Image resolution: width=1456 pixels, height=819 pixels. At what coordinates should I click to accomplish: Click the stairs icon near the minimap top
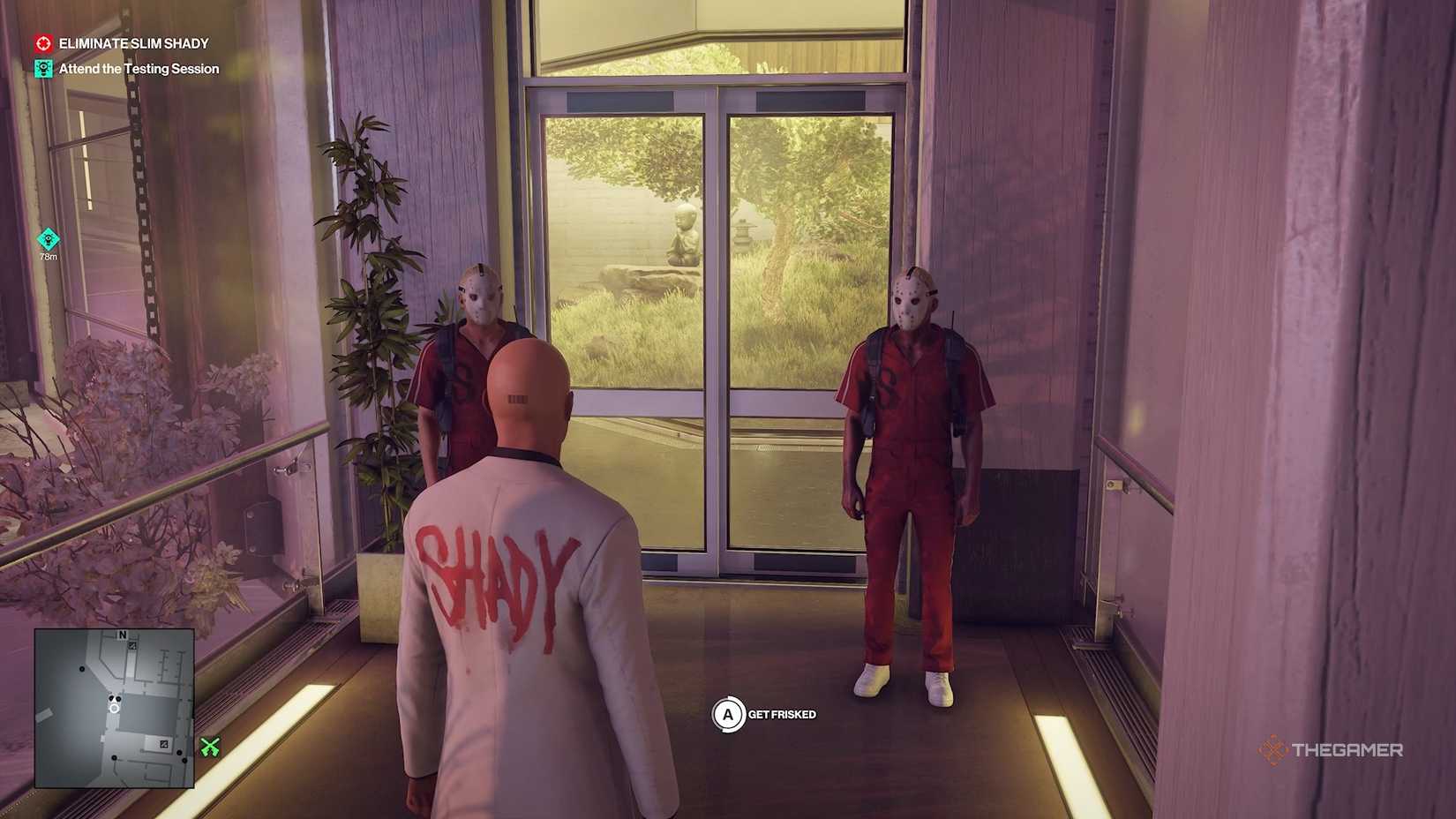point(132,645)
